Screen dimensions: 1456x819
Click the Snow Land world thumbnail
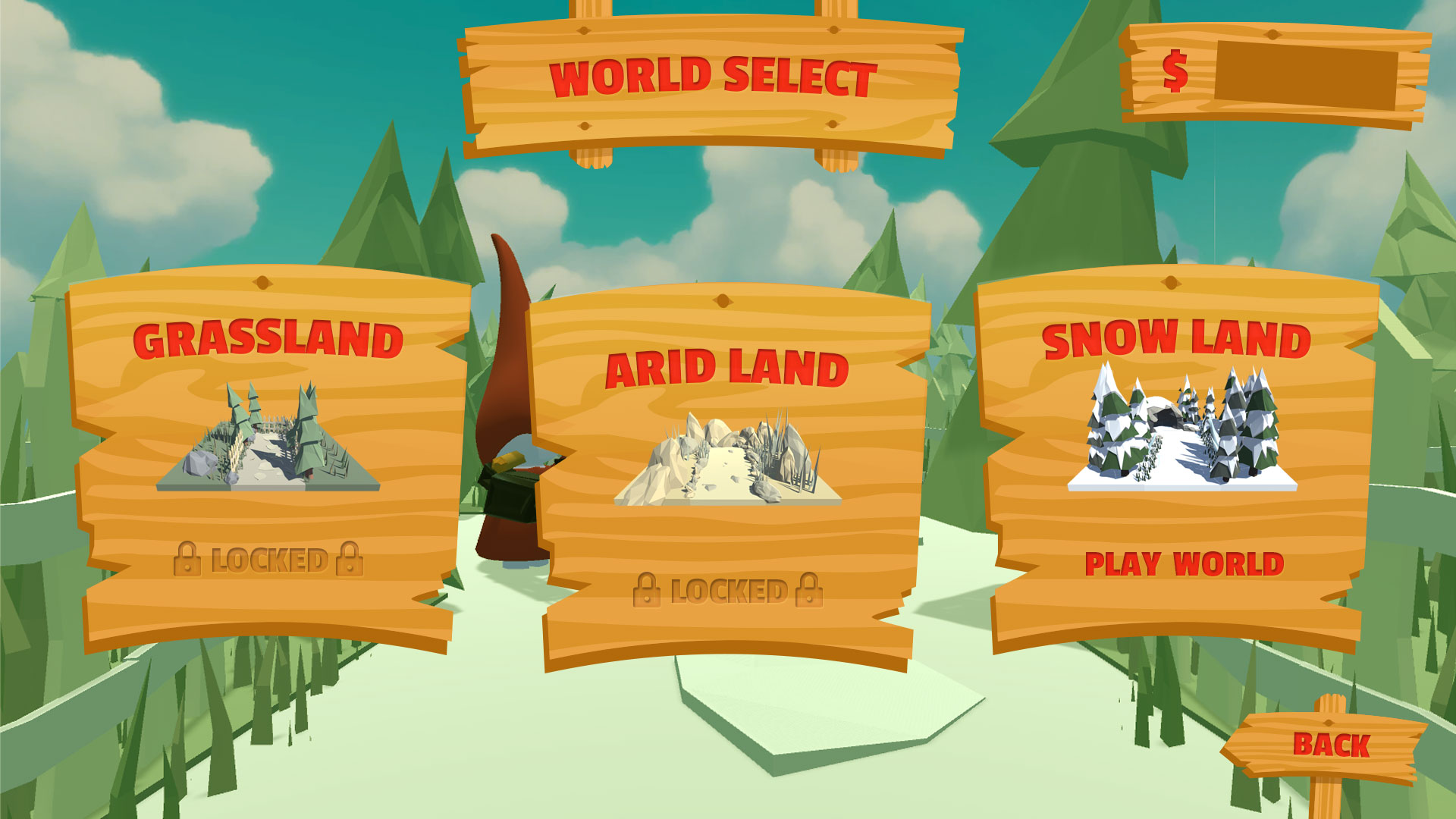coord(1181,428)
